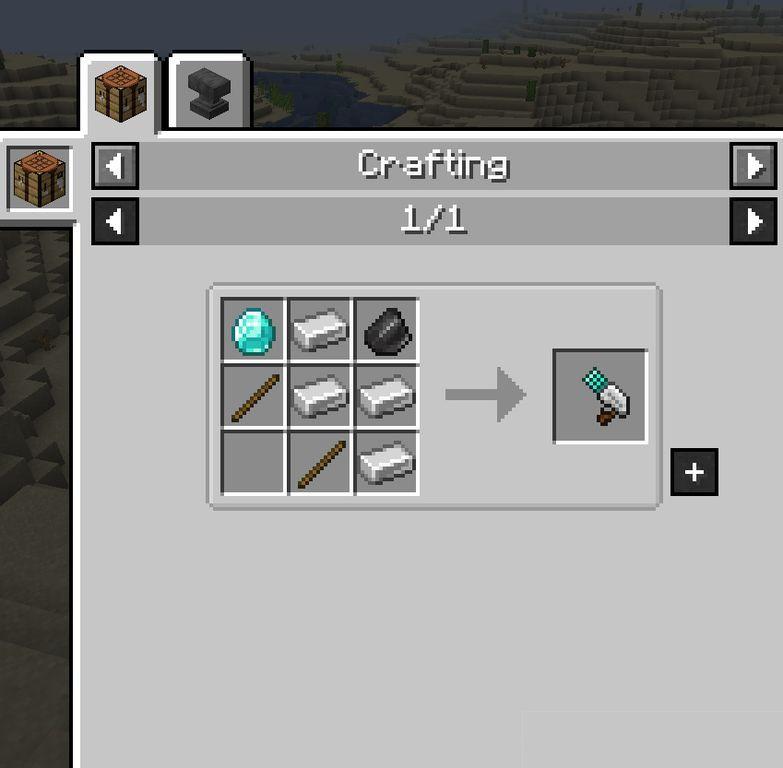This screenshot has height=768, width=783.
Task: Click the plus recipe transfer button
Action: [x=694, y=472]
